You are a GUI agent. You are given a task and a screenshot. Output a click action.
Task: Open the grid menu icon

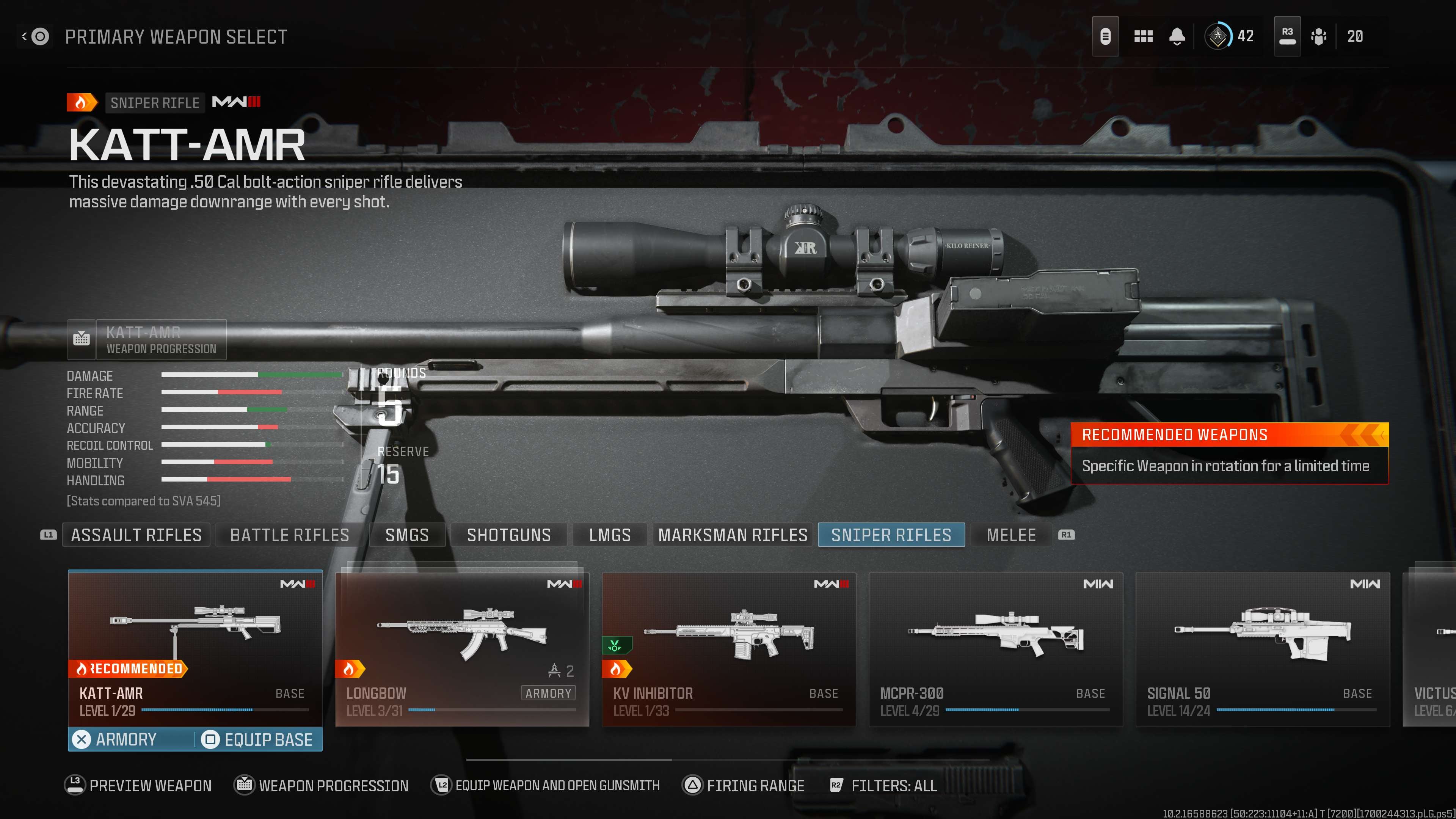click(x=1143, y=37)
